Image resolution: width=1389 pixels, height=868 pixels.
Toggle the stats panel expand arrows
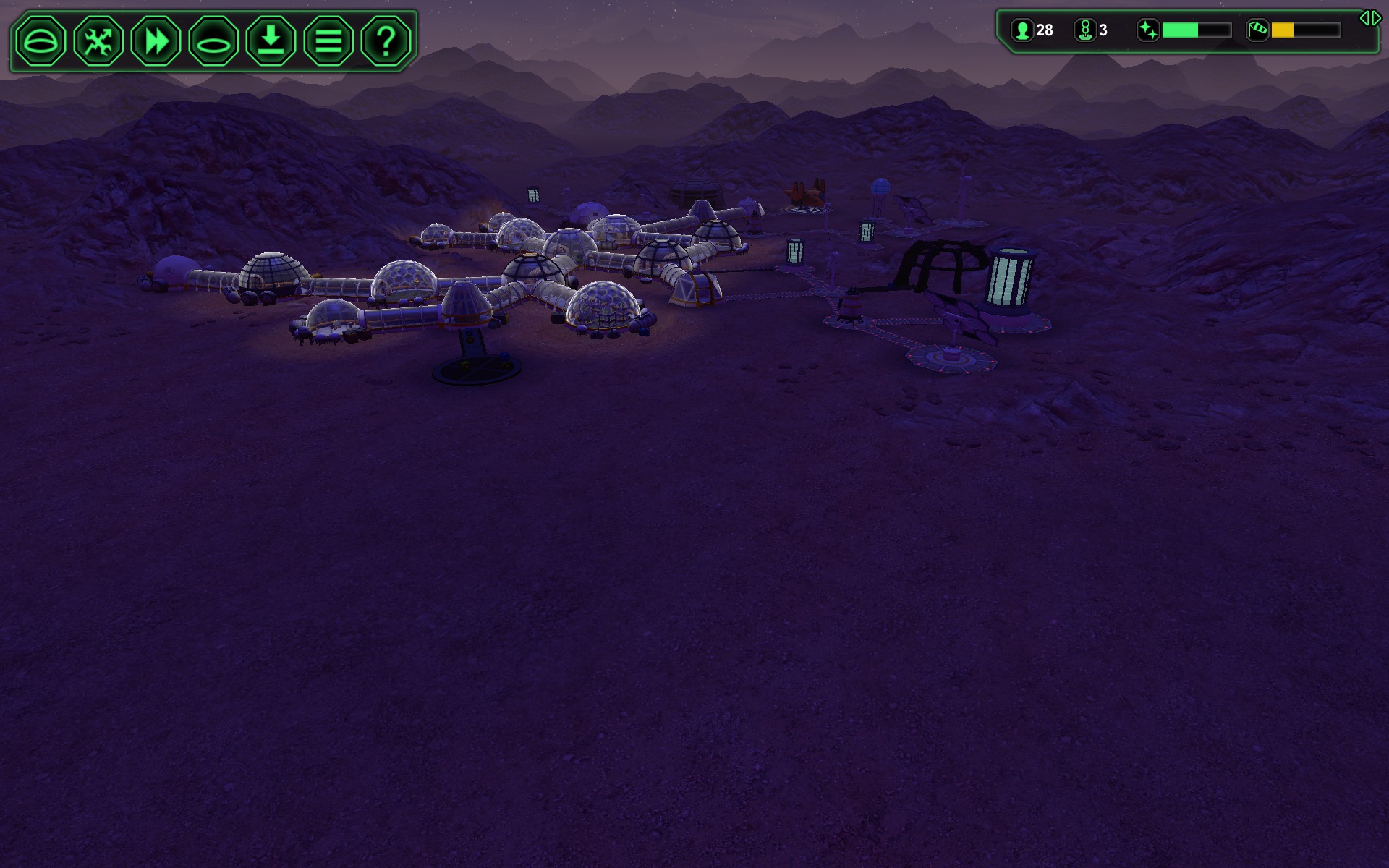1369,19
